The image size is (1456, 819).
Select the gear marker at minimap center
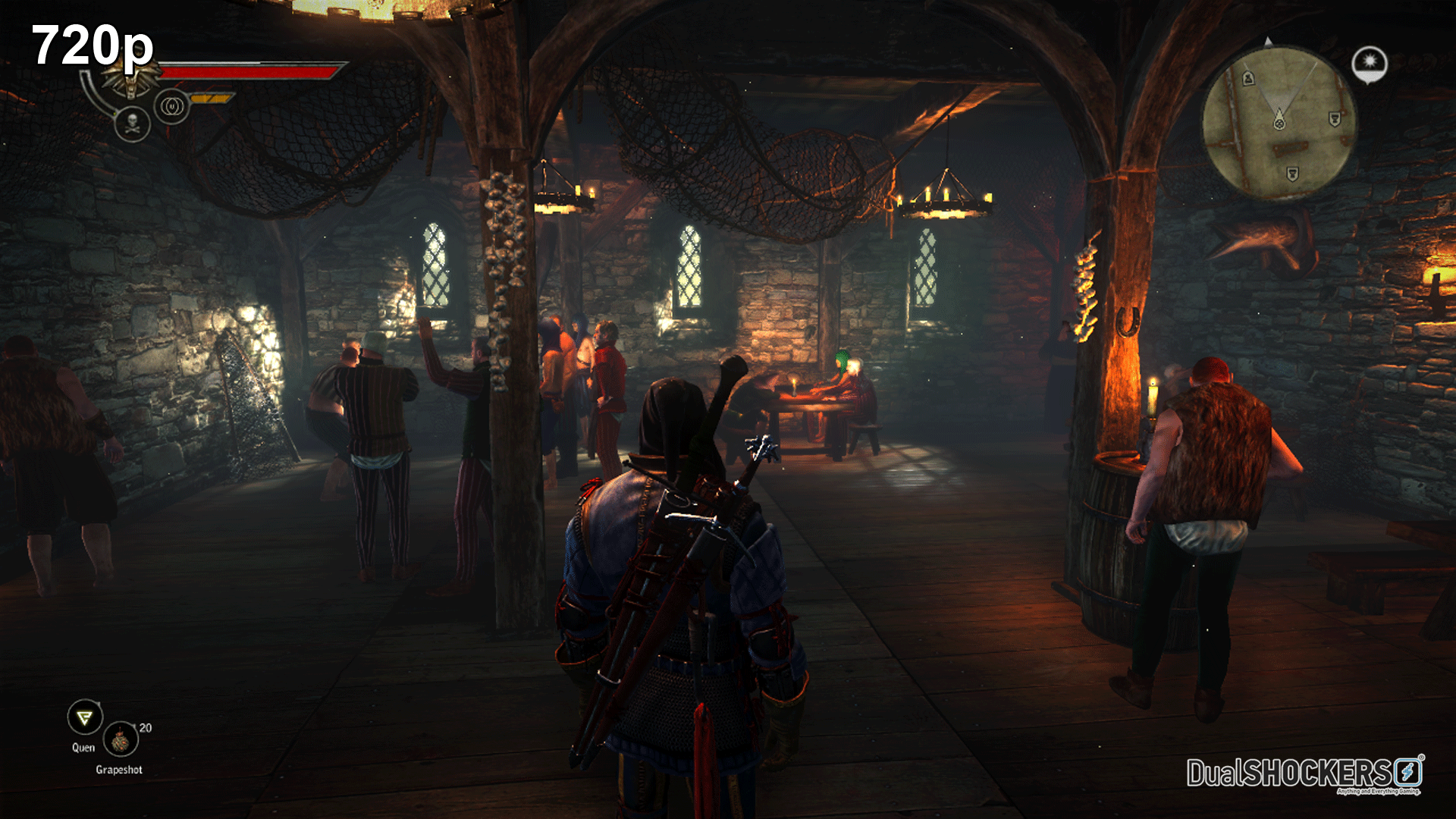pos(1280,124)
